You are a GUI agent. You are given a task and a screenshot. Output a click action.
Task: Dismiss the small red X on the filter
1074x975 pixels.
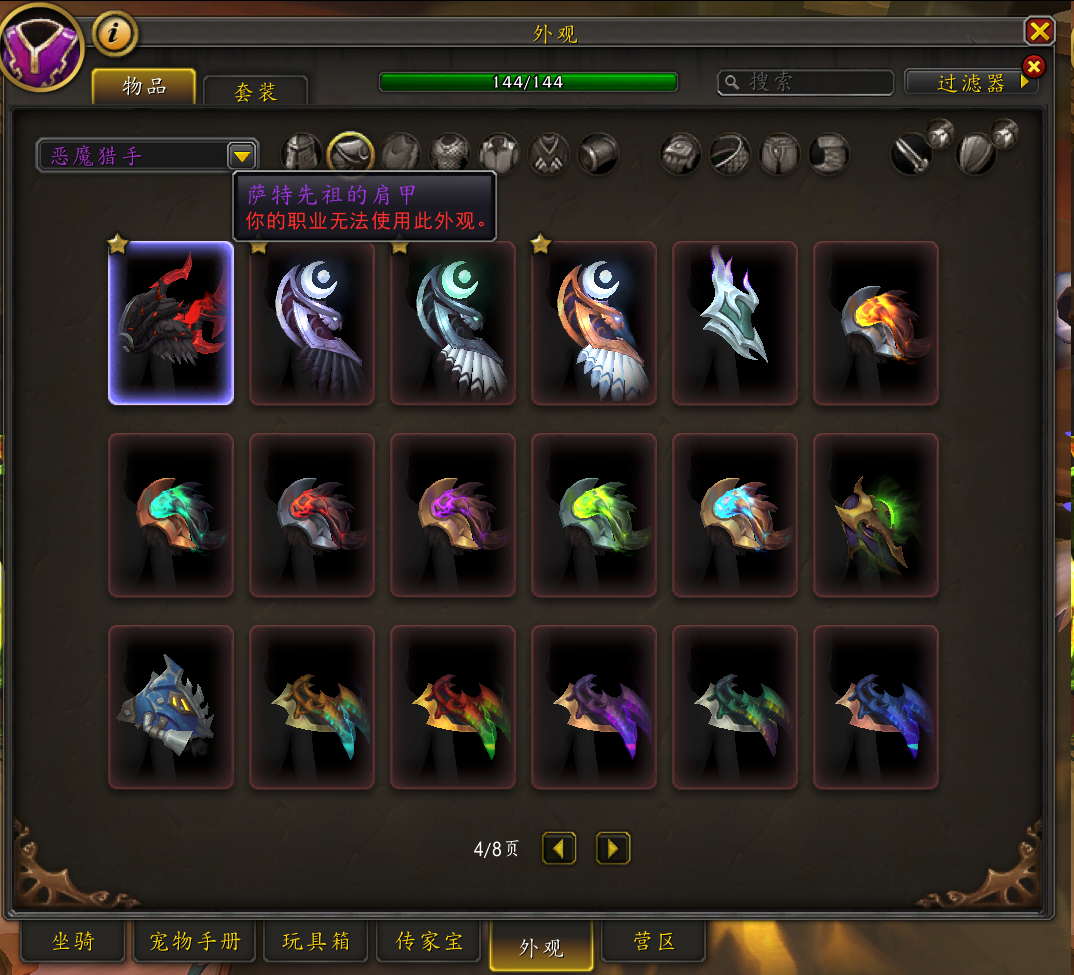1034,67
